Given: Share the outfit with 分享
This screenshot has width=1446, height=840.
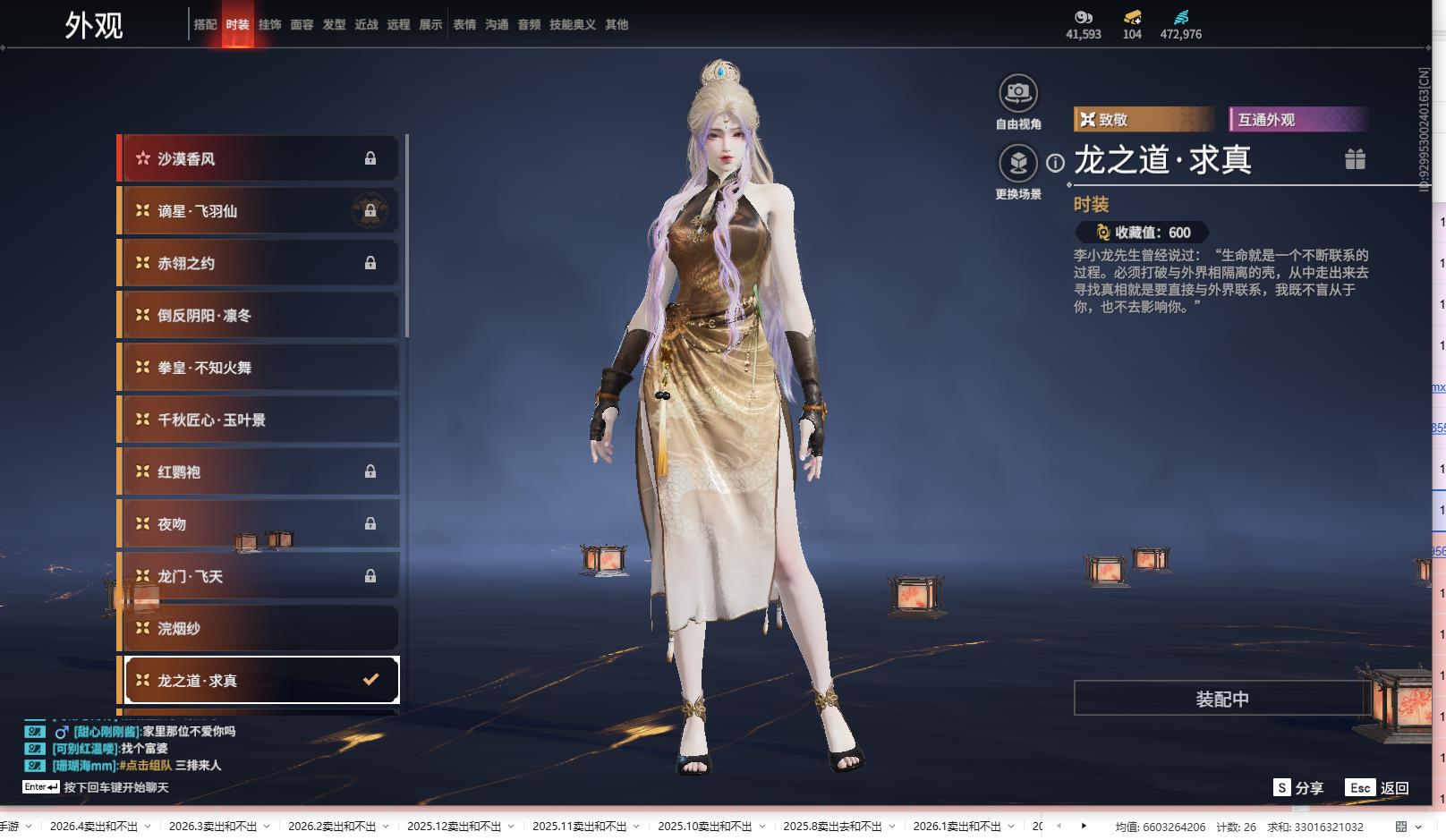Looking at the screenshot, I should point(1298,788).
